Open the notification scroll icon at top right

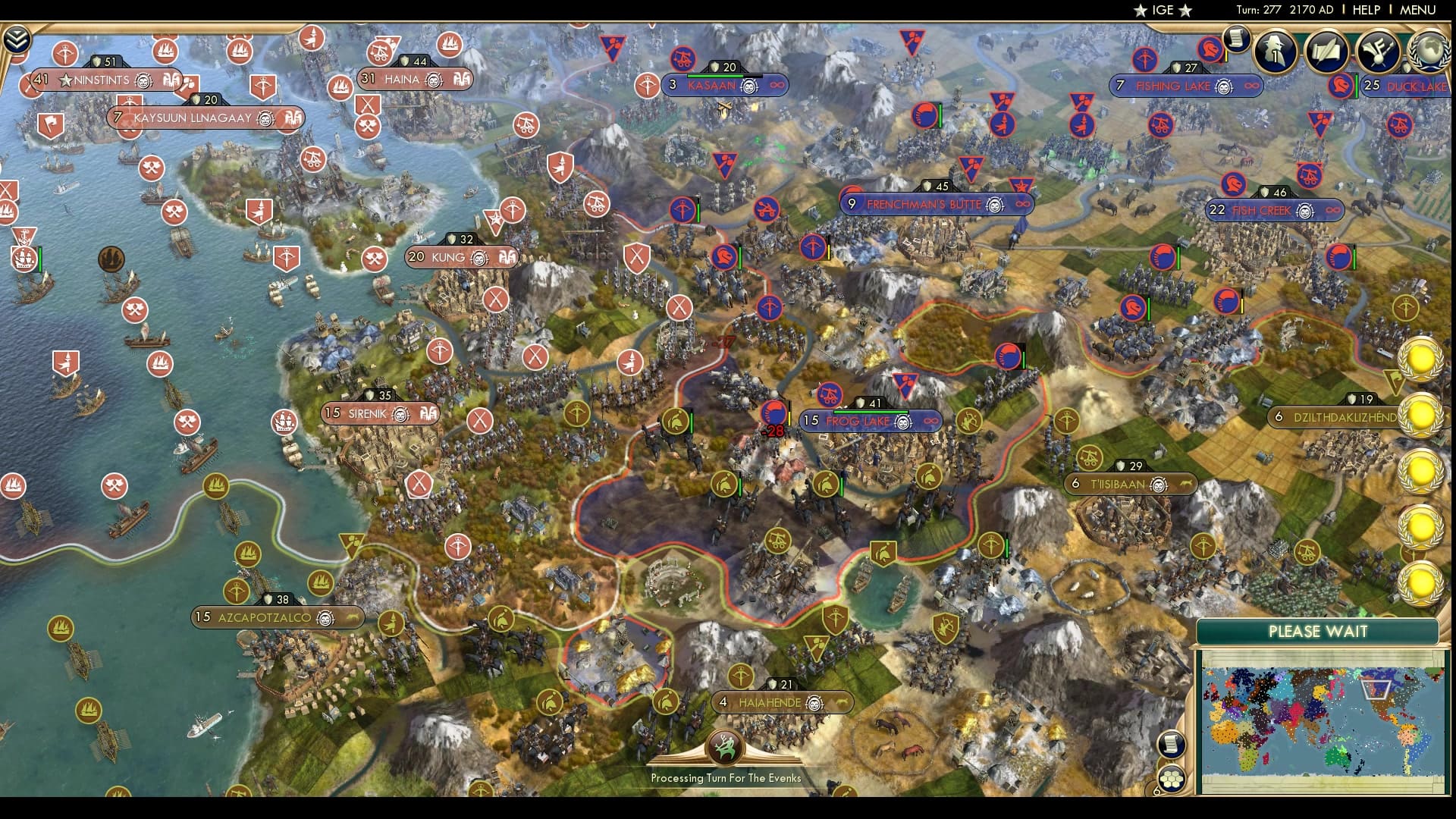click(x=1235, y=39)
